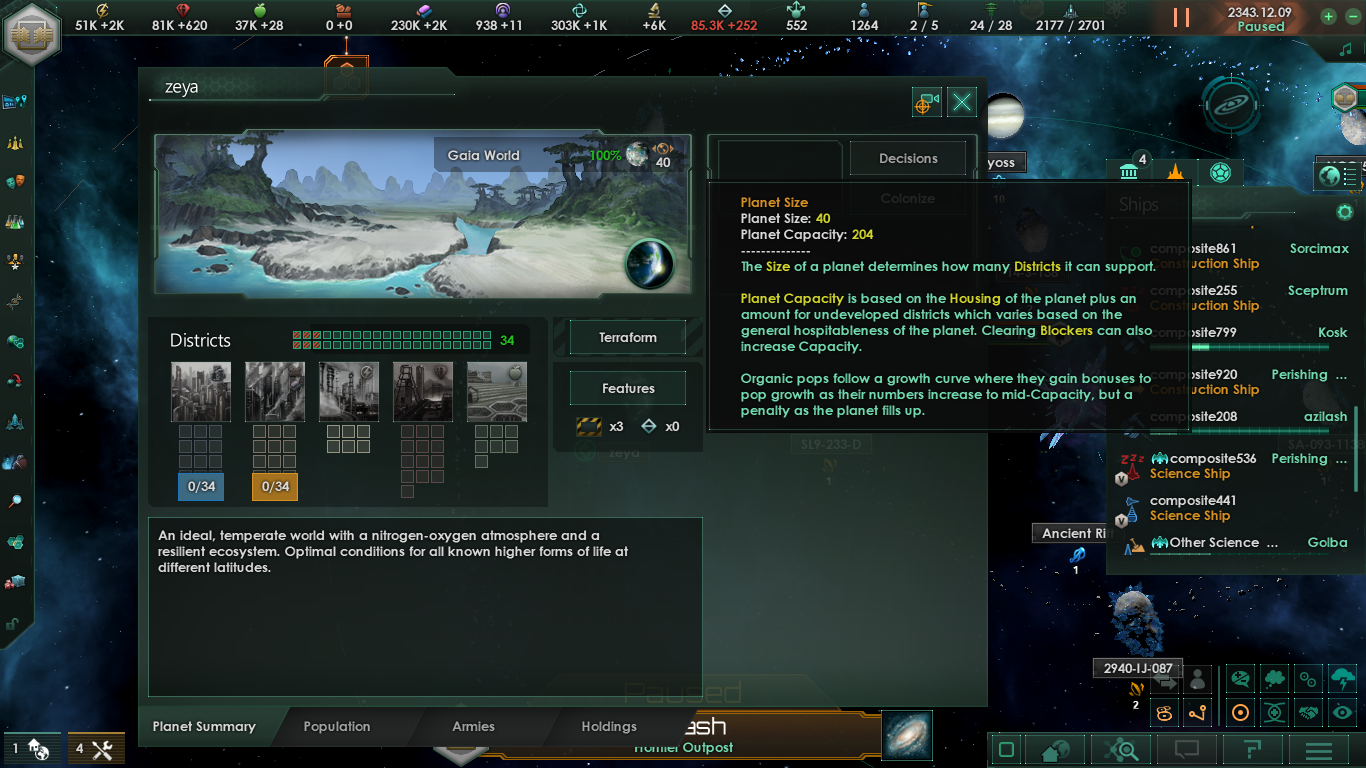Open the Decisions tab
1366x768 pixels.
908,158
